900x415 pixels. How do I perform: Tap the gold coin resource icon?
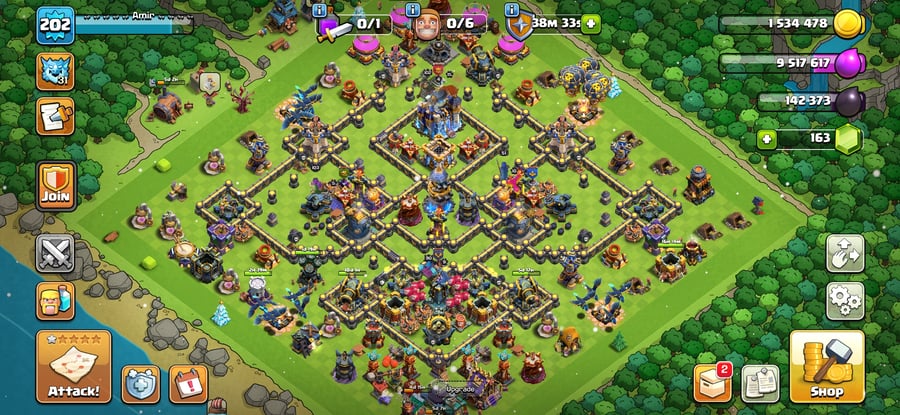pos(847,22)
